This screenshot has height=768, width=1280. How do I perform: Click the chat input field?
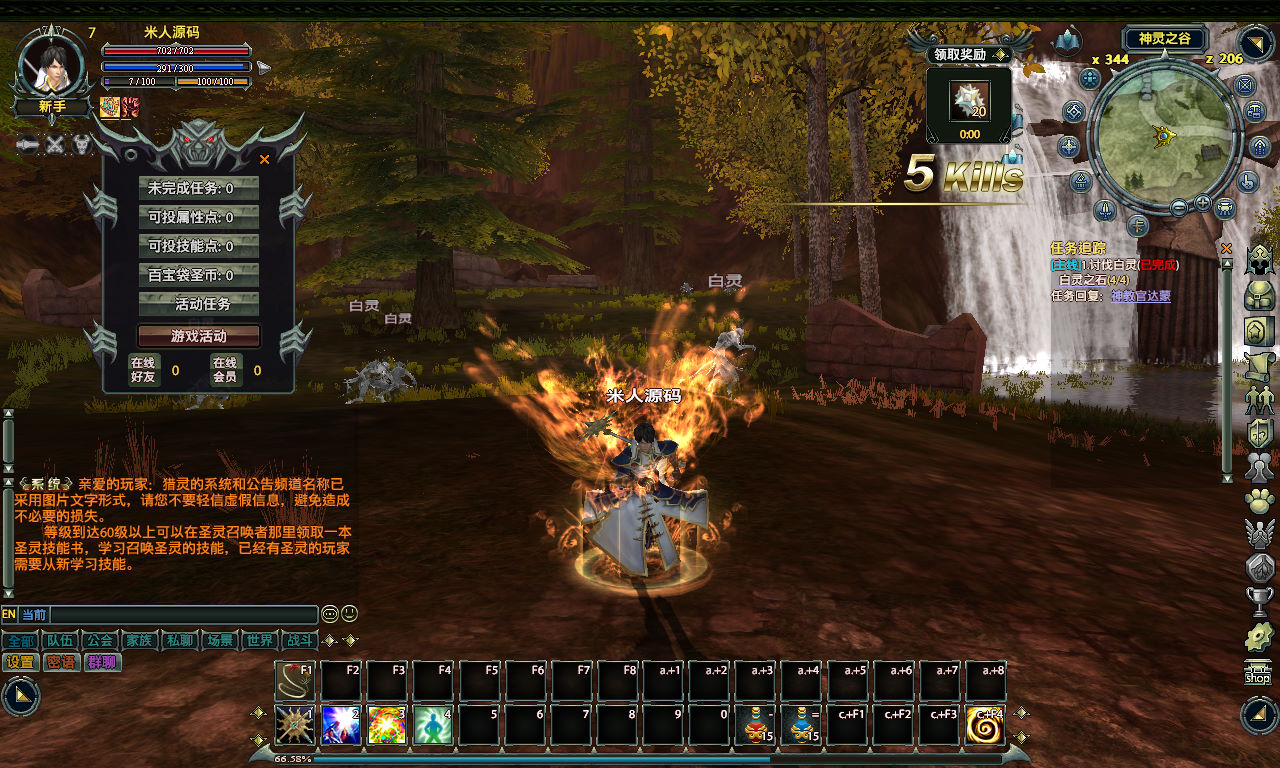(x=184, y=615)
